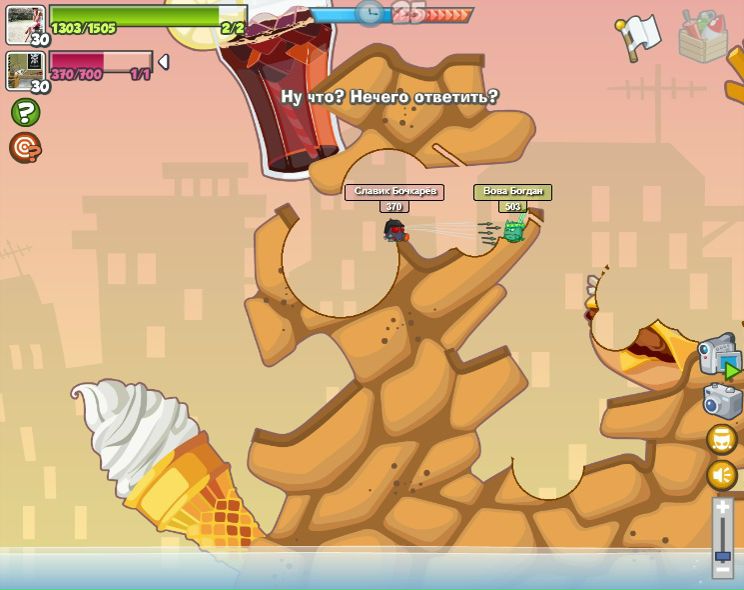
Task: Click the white surrender flag icon
Action: [x=638, y=35]
